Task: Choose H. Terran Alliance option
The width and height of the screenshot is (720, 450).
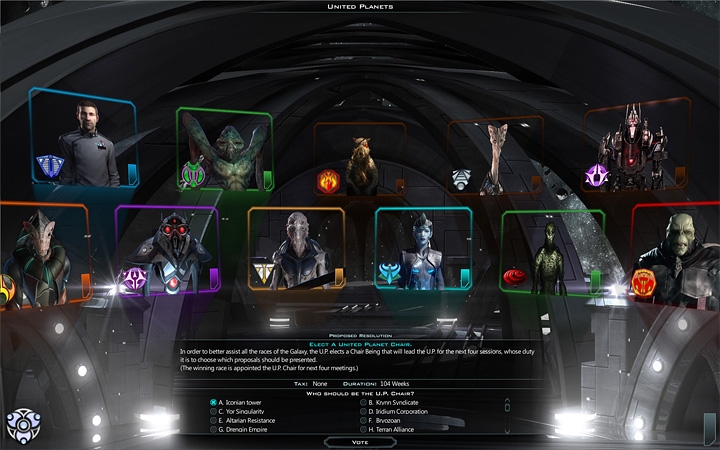Action: click(364, 430)
